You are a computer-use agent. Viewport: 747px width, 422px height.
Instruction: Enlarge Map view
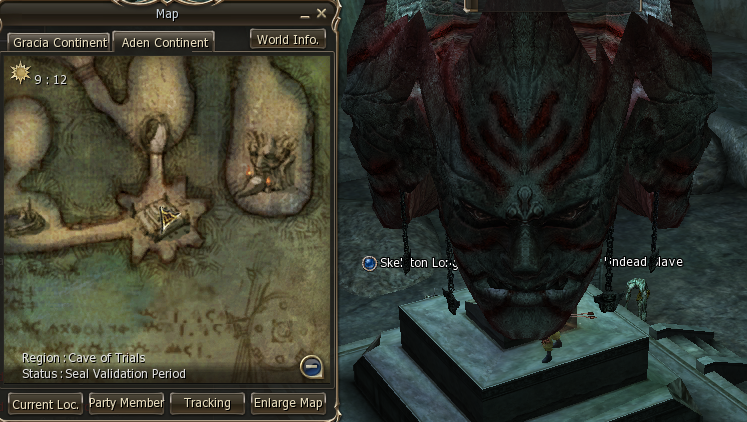pyautogui.click(x=288, y=403)
